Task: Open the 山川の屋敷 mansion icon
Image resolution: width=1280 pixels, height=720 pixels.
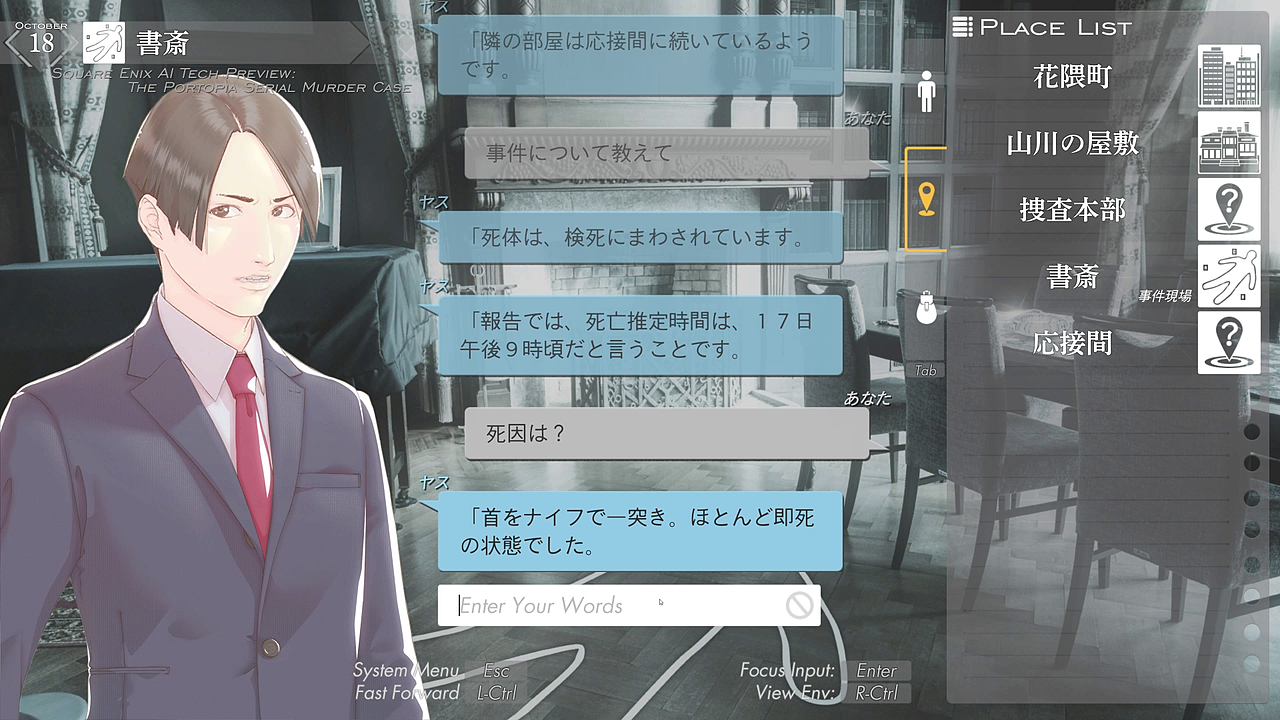Action: pyautogui.click(x=1229, y=144)
